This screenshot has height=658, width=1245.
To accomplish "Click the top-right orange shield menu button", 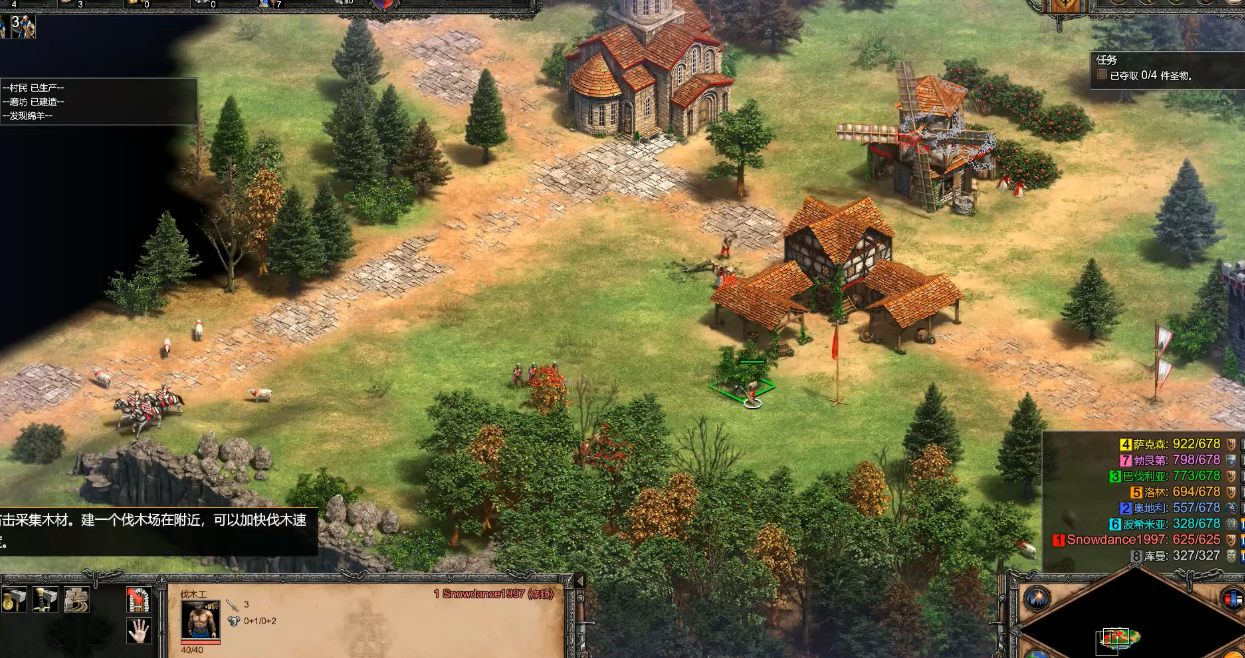I will [1063, 6].
